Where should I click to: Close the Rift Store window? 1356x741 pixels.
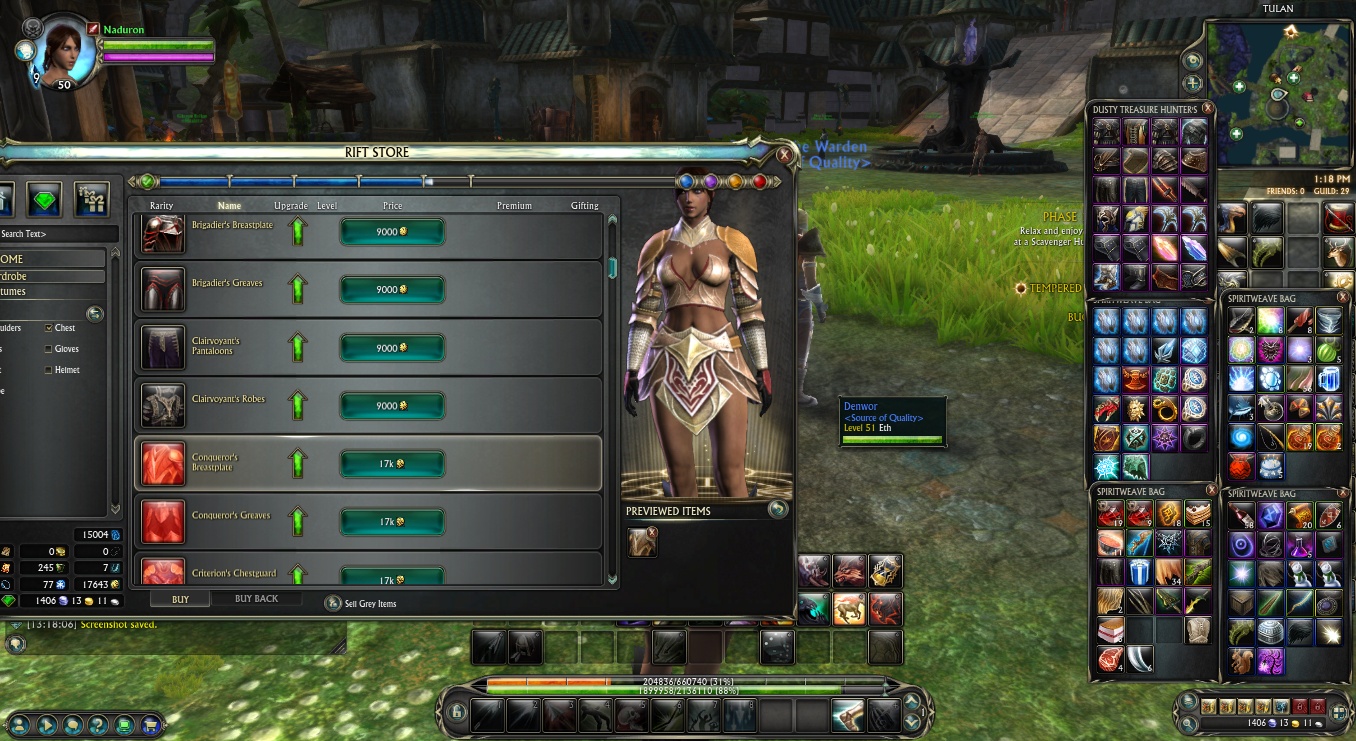pos(784,155)
